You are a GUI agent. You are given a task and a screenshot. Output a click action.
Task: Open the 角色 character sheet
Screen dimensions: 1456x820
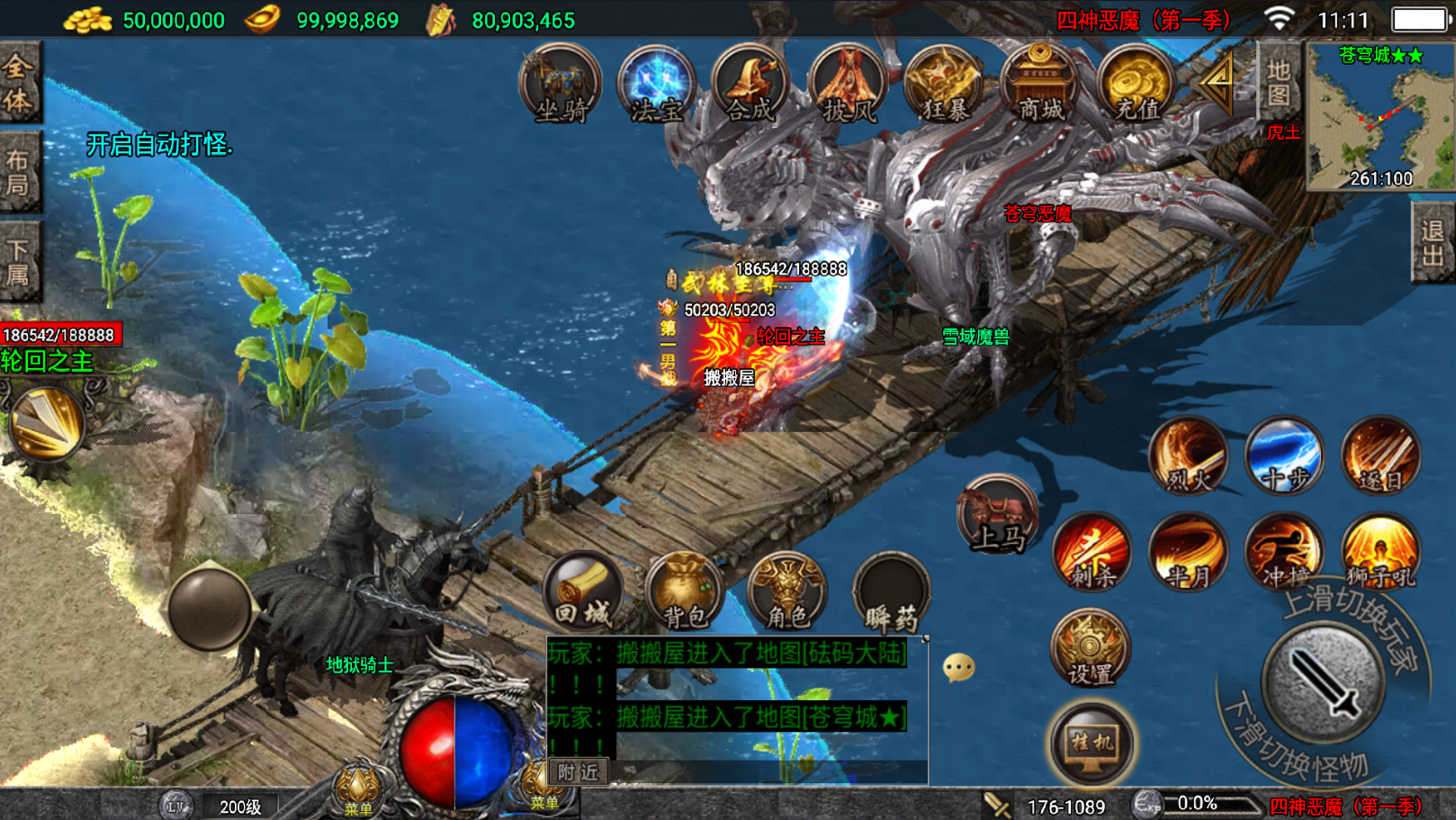pyautogui.click(x=787, y=591)
